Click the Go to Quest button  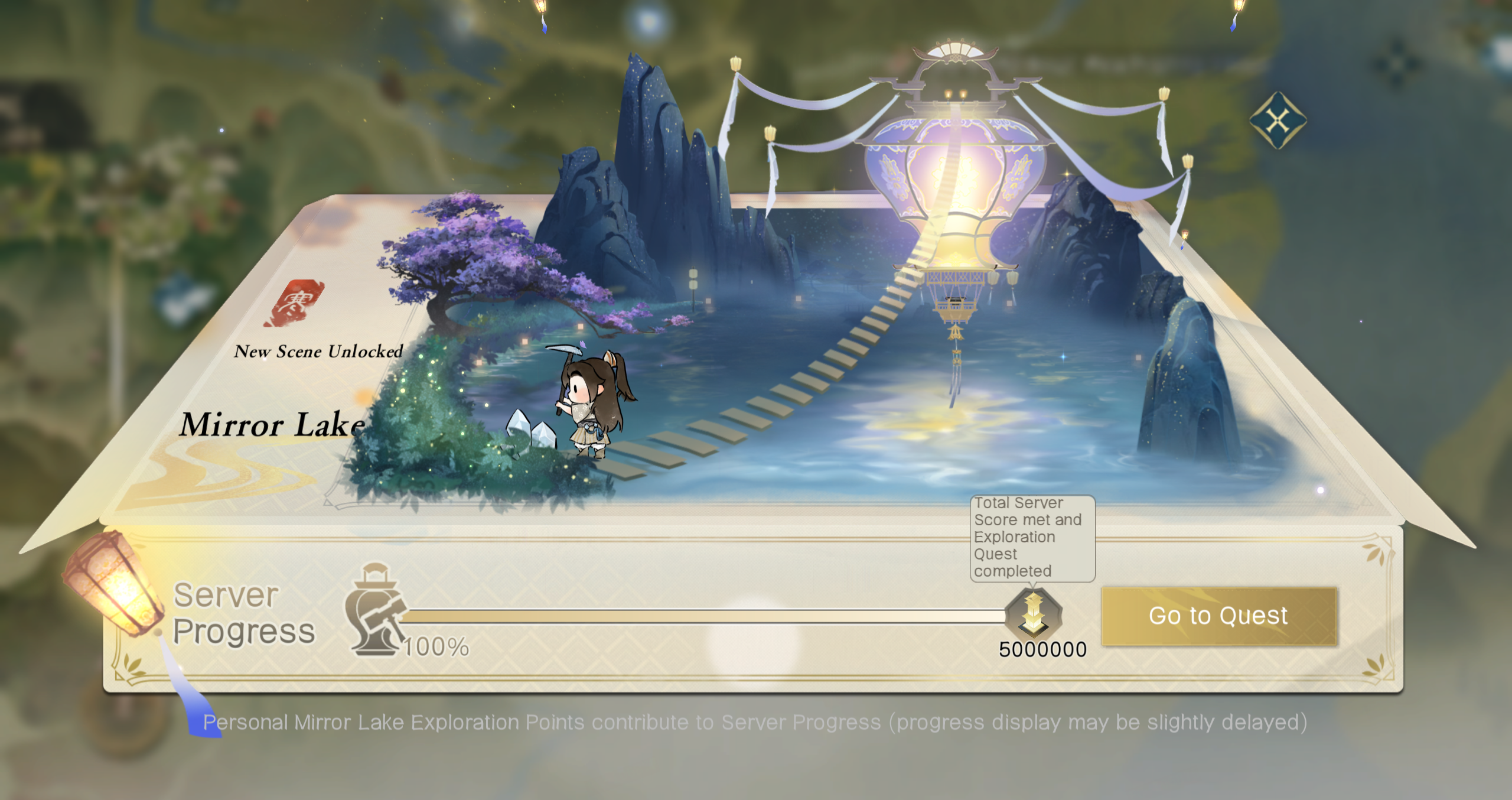1218,616
